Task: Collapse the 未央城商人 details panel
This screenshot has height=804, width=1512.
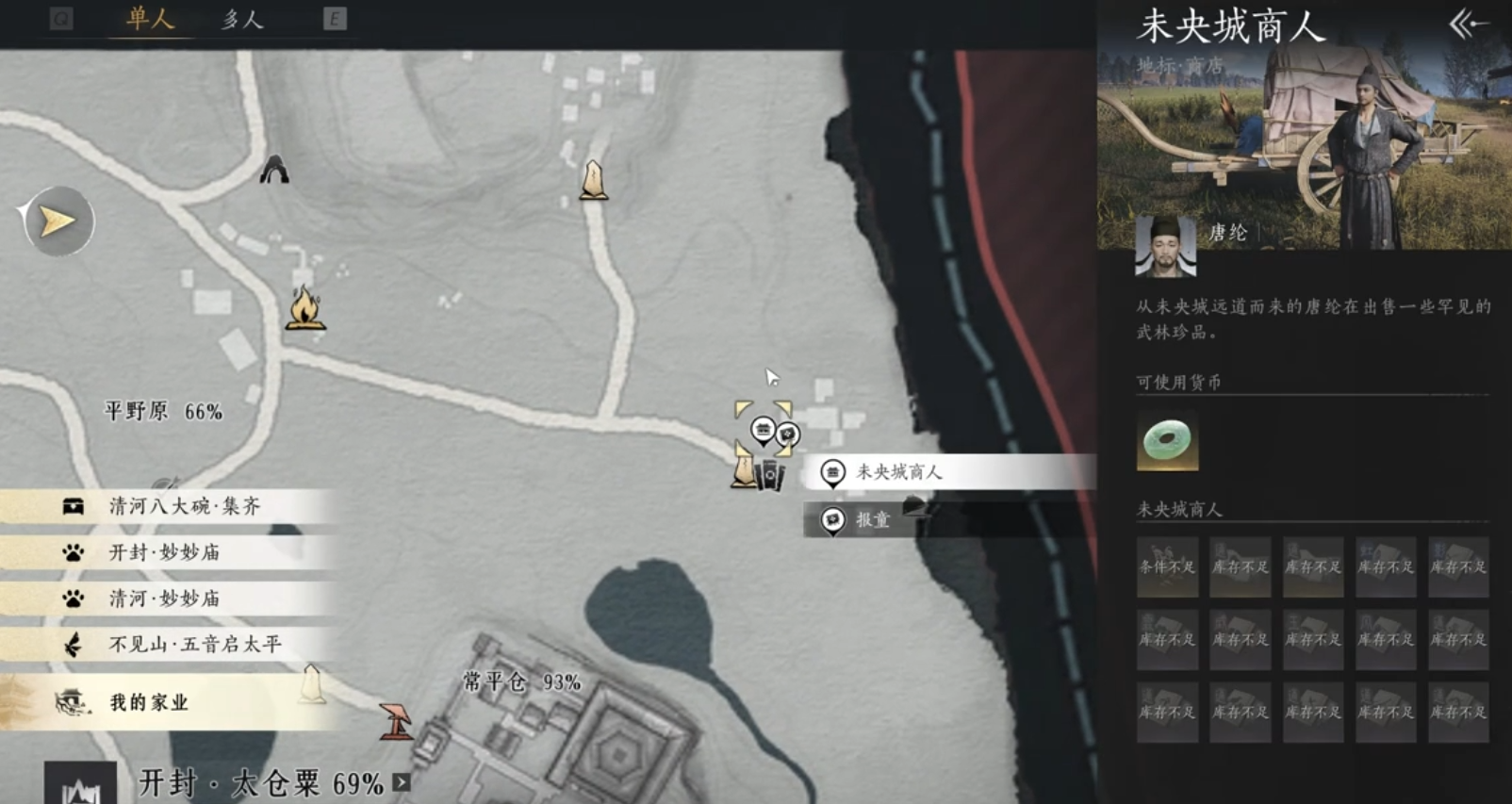Action: pos(1468,24)
